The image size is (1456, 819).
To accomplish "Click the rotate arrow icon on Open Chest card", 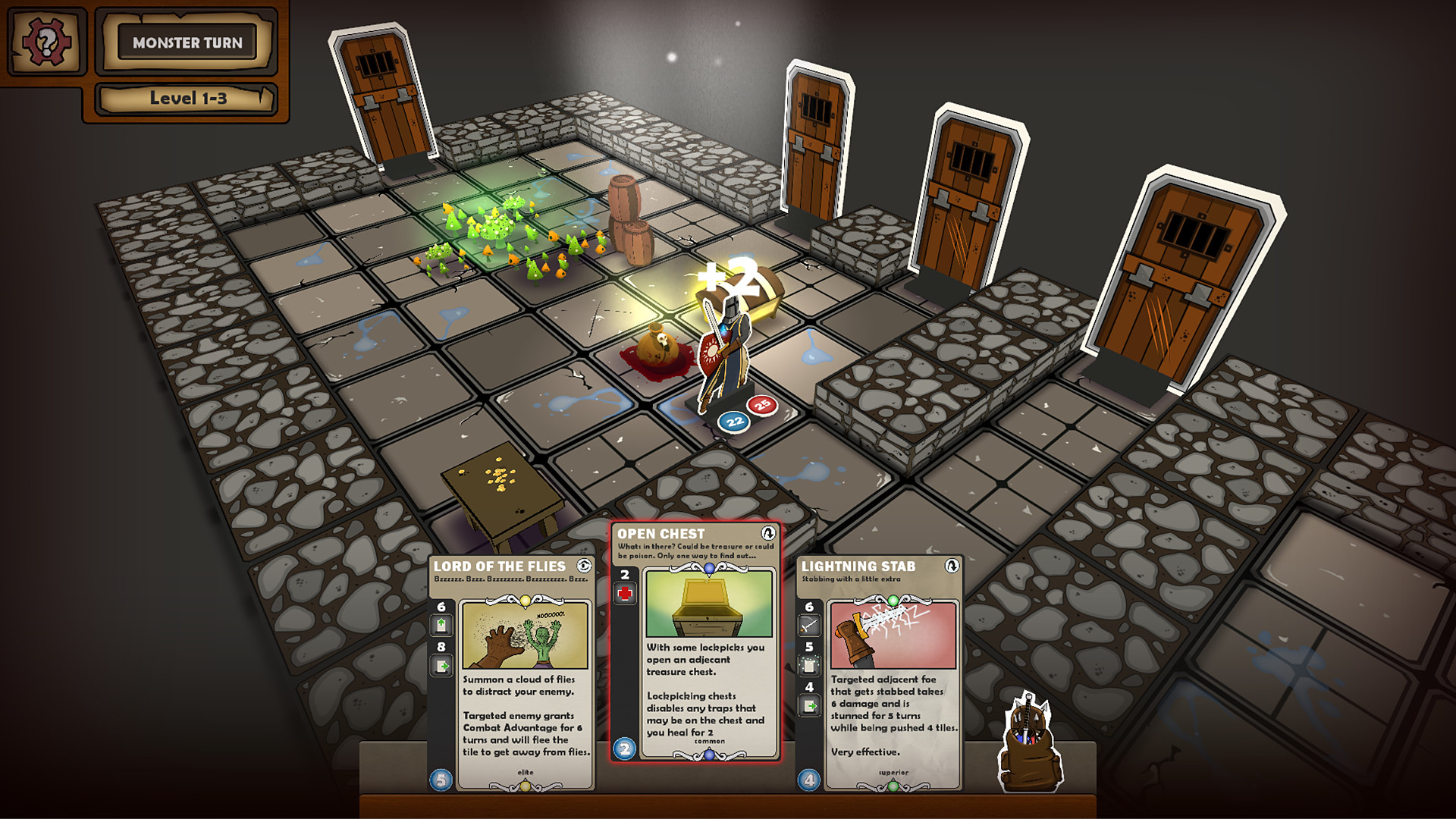I will pyautogui.click(x=767, y=534).
